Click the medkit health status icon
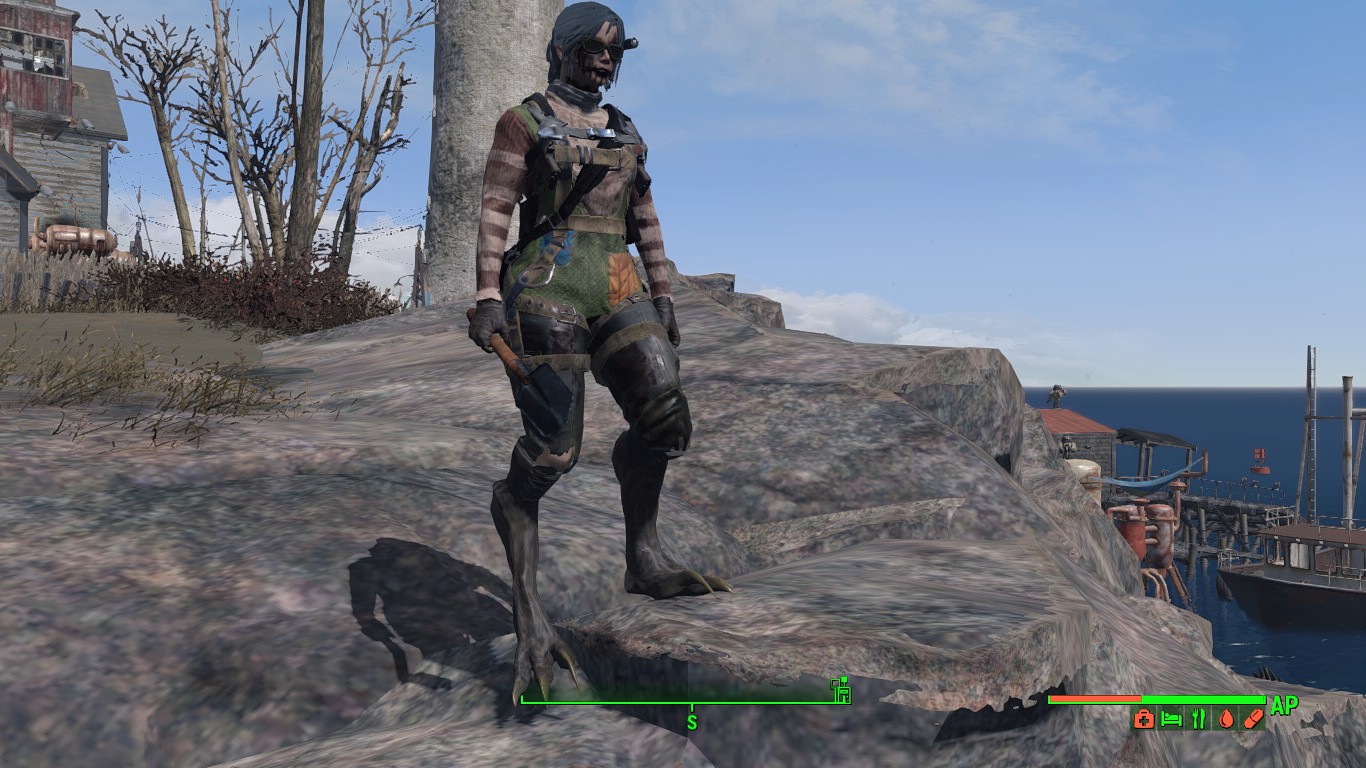This screenshot has height=768, width=1366. [1145, 718]
